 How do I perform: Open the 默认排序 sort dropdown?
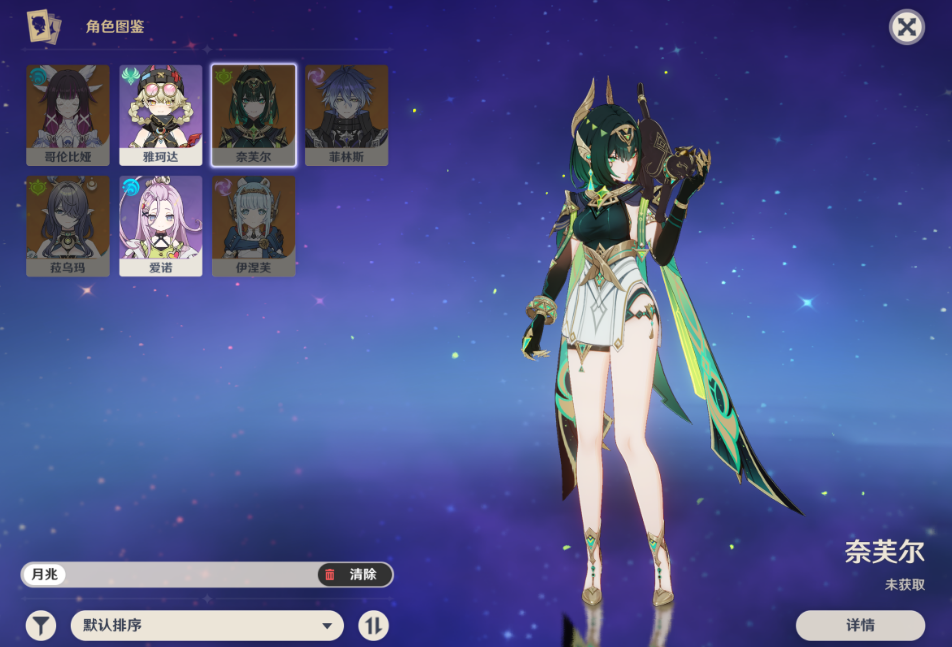207,626
